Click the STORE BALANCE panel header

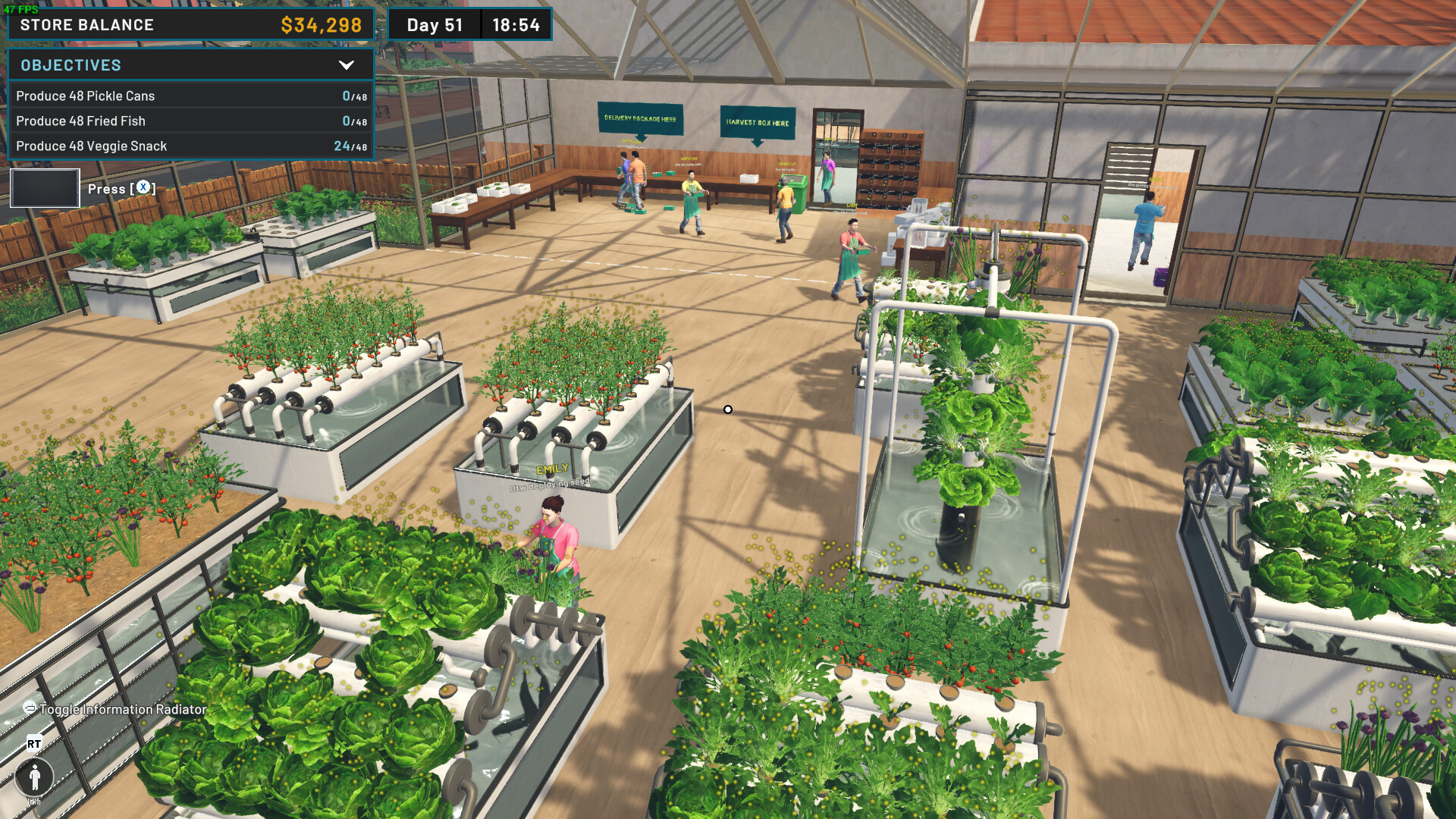(86, 24)
